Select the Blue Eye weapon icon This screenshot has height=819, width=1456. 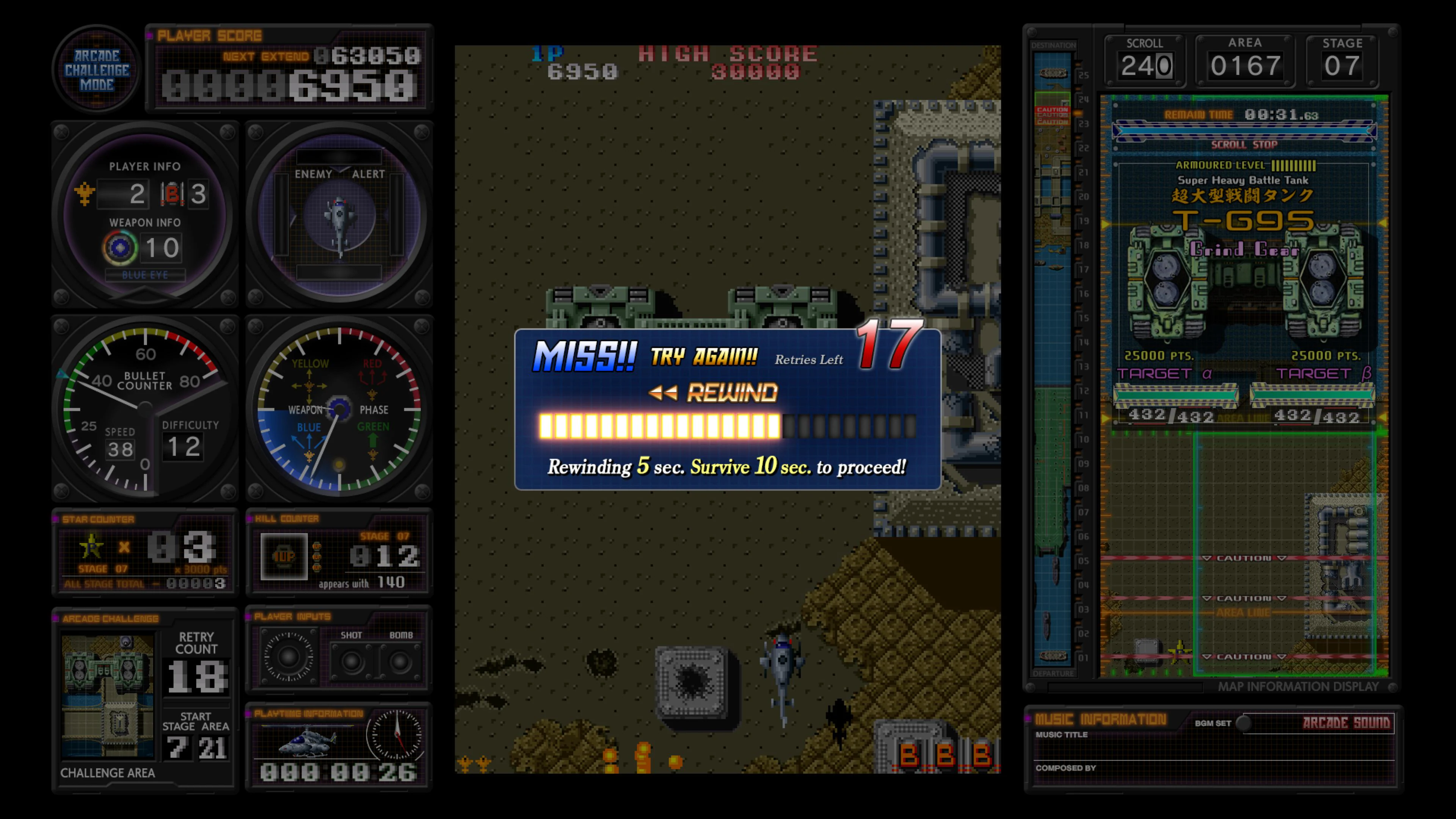coord(120,247)
